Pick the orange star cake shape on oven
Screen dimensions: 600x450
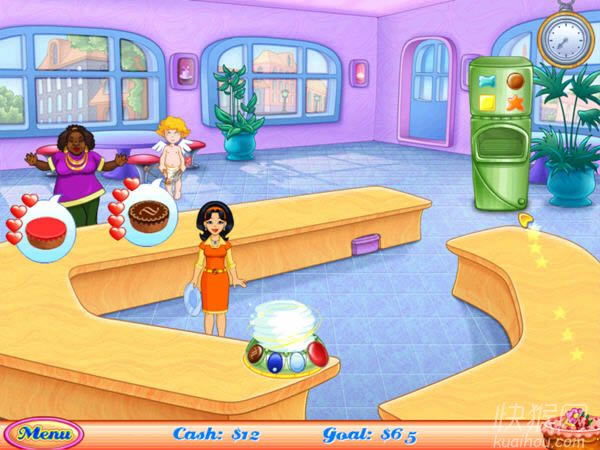point(516,101)
